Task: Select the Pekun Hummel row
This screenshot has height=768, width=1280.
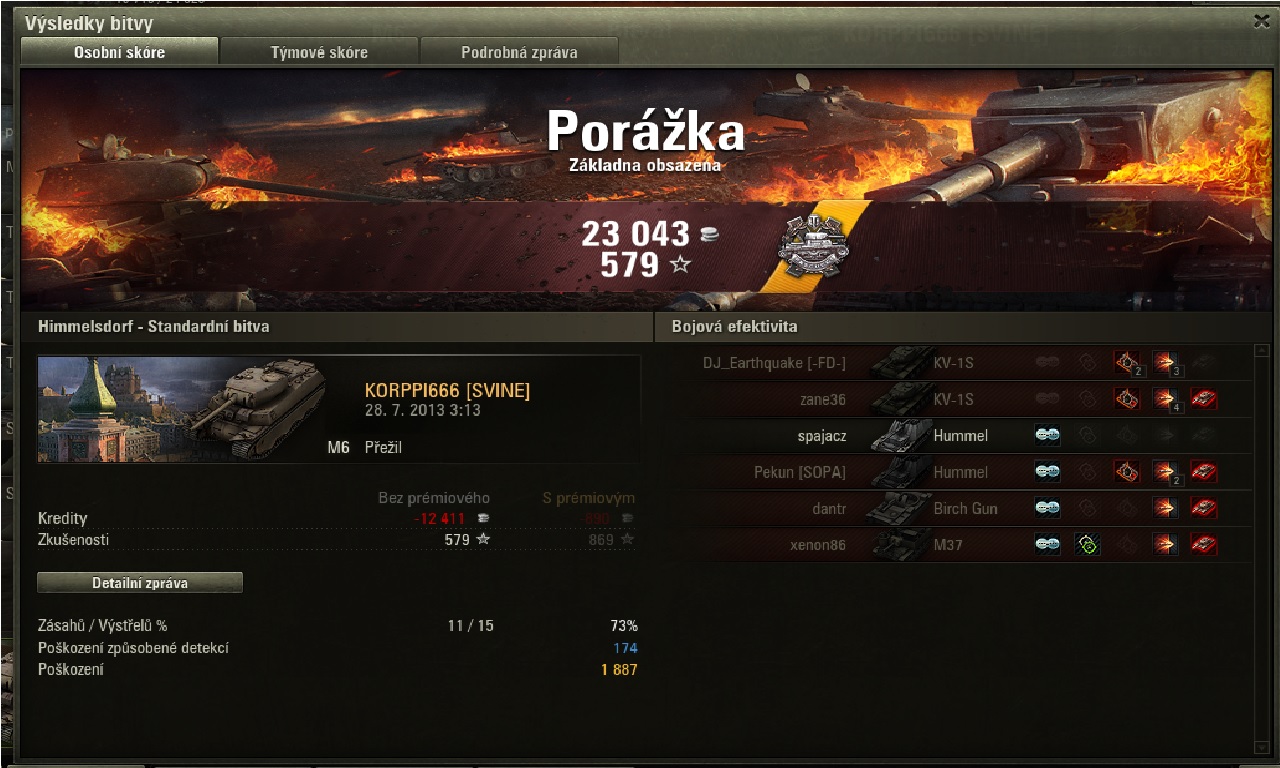Action: (960, 472)
